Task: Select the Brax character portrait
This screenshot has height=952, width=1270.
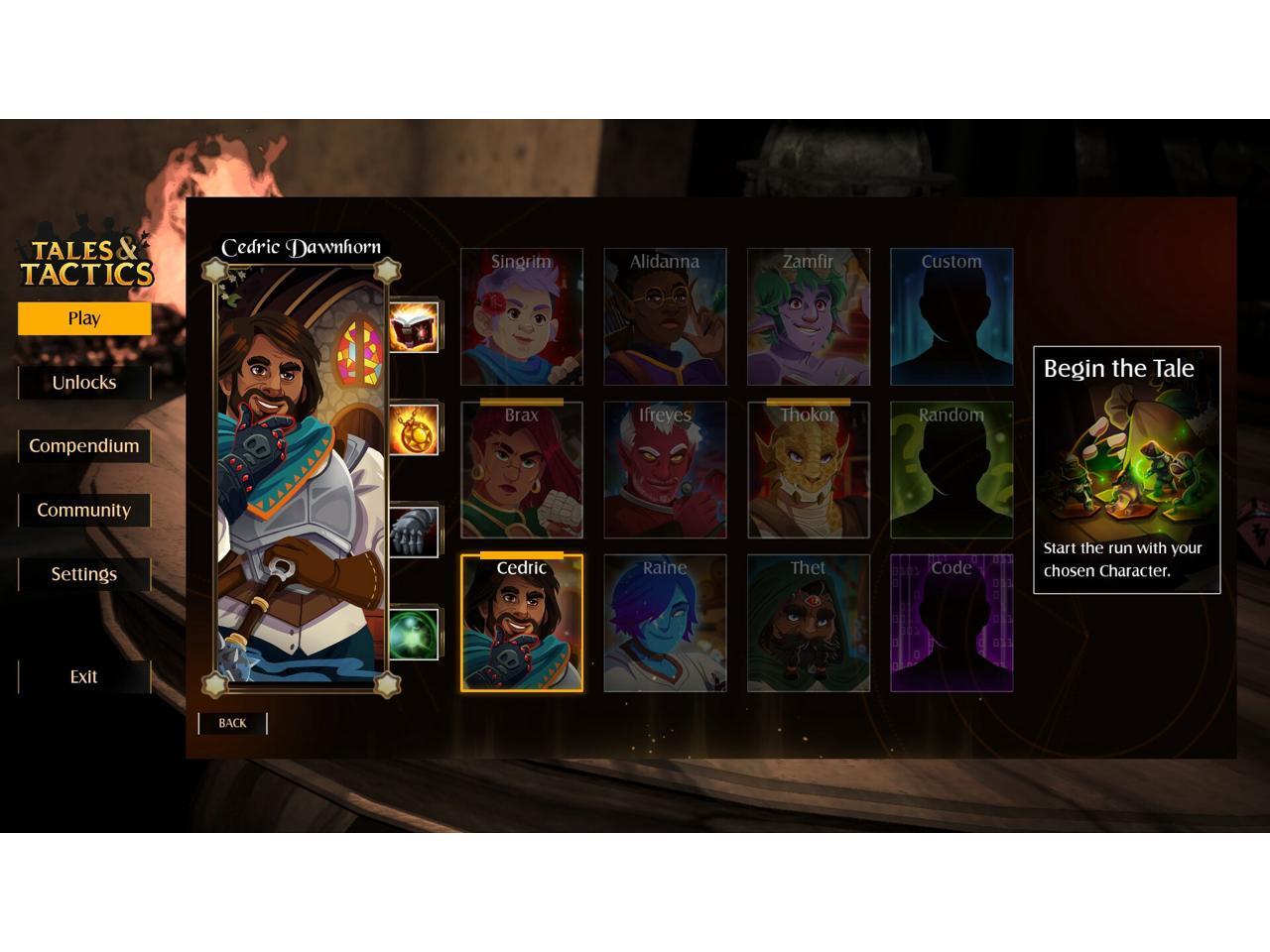Action: (522, 470)
